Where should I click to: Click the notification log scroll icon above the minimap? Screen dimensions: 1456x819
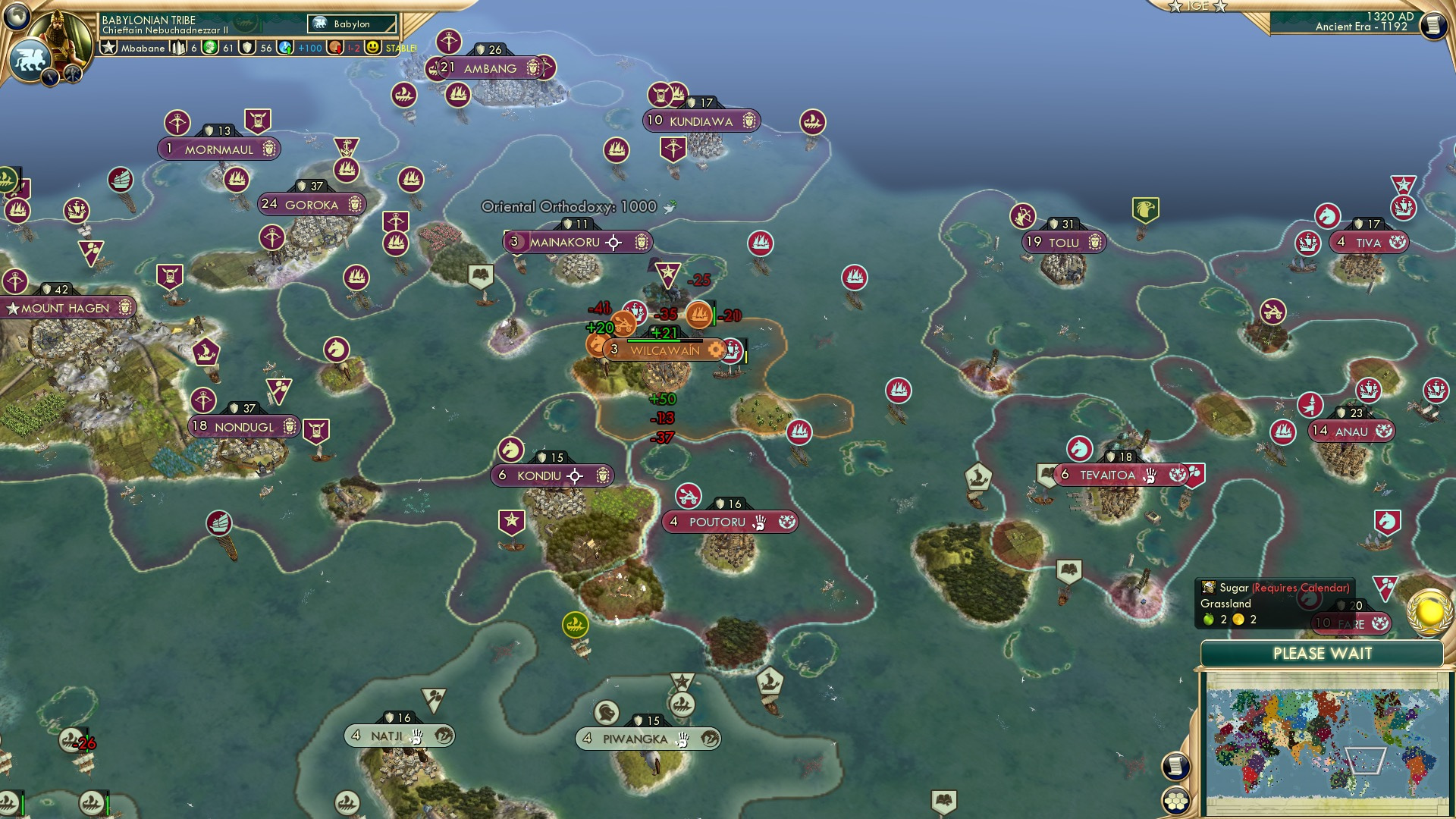[1175, 764]
